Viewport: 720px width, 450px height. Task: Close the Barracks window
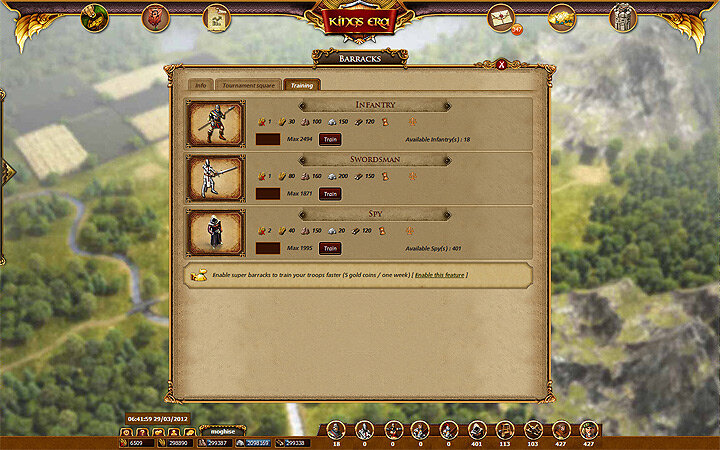[x=516, y=65]
